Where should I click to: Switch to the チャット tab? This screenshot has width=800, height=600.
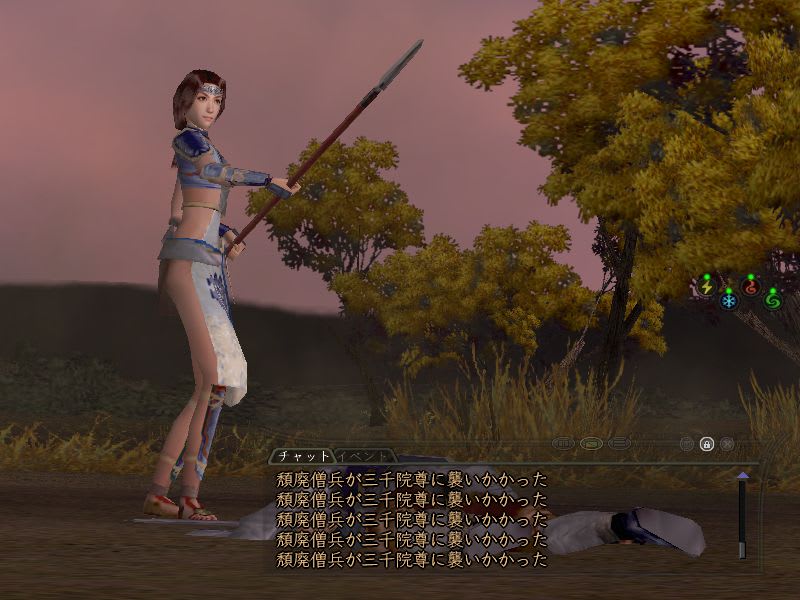point(302,455)
